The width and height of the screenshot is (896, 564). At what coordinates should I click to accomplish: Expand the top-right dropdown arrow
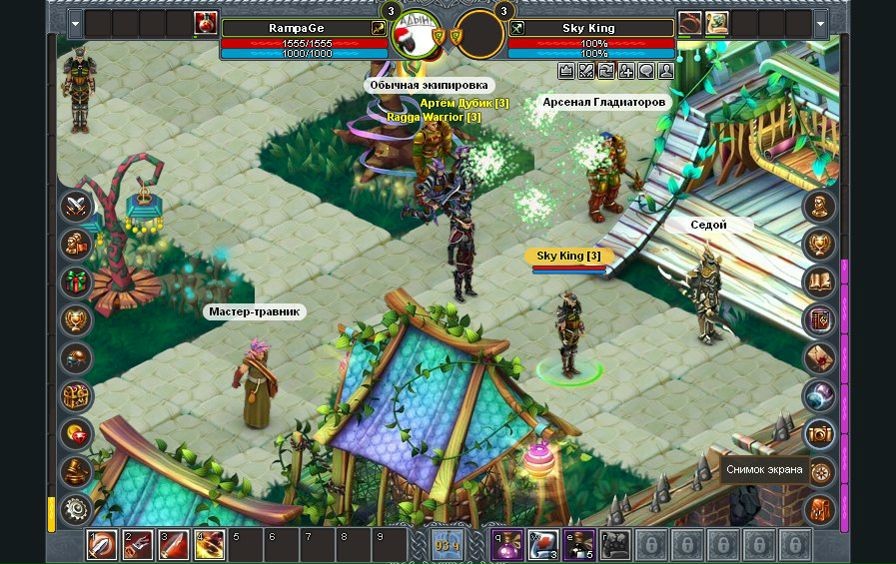(x=821, y=23)
